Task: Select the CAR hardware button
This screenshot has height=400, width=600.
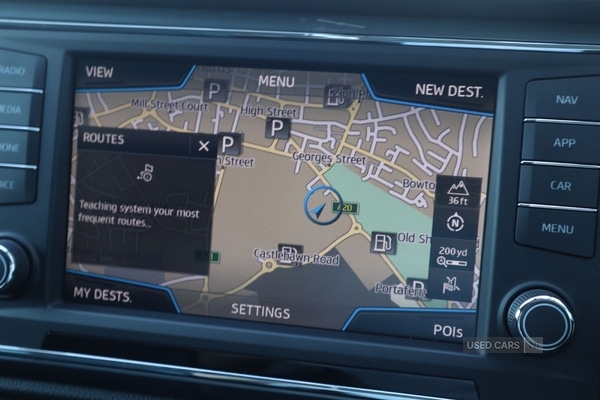Action: tap(561, 185)
